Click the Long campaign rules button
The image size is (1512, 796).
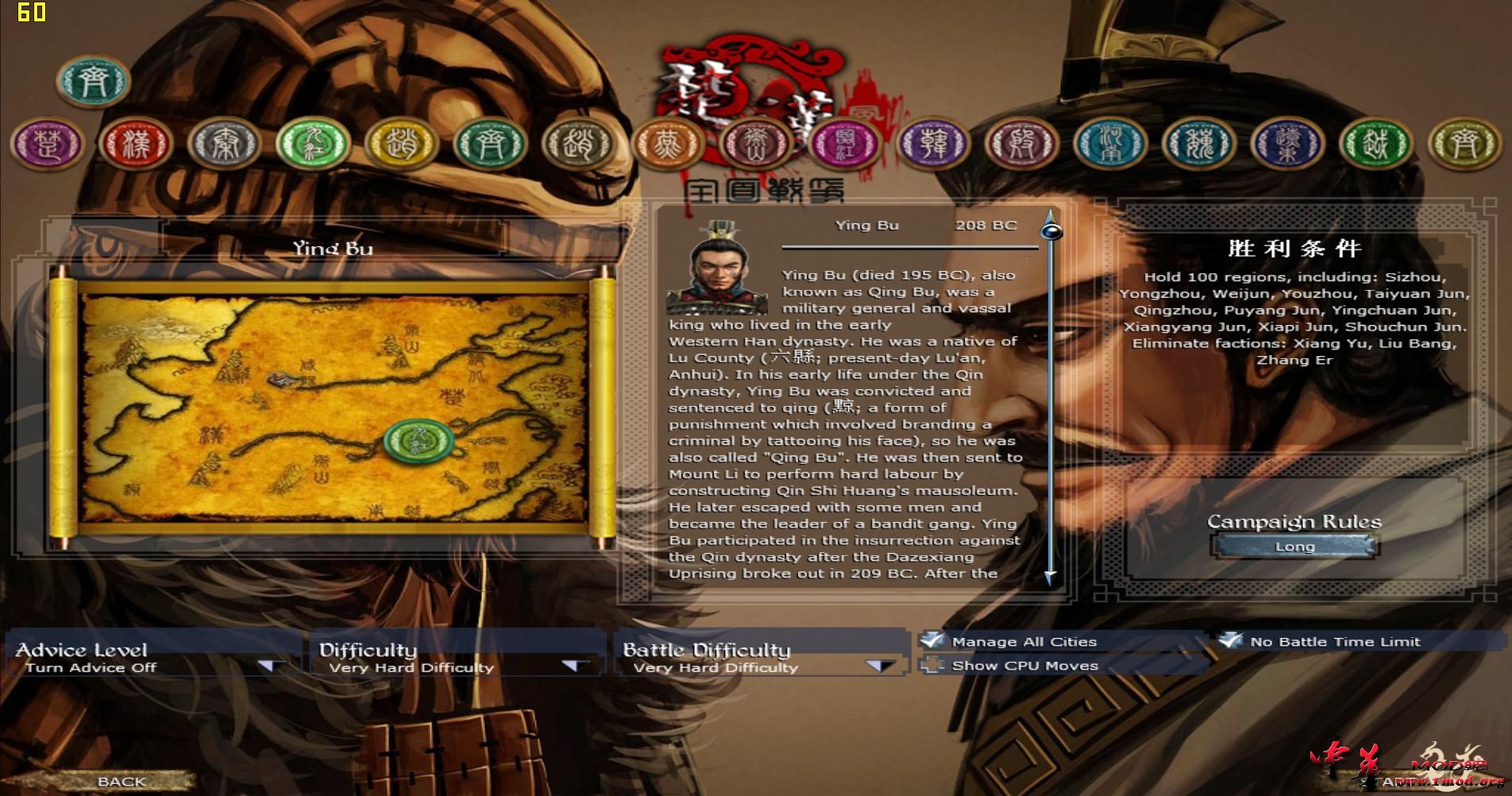click(1293, 546)
